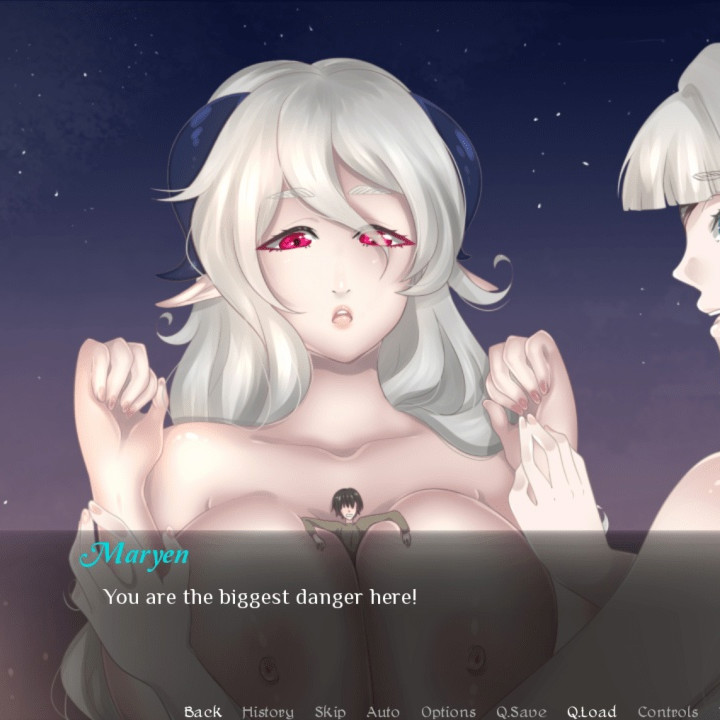
Task: Open the dialogue History log
Action: (268, 711)
